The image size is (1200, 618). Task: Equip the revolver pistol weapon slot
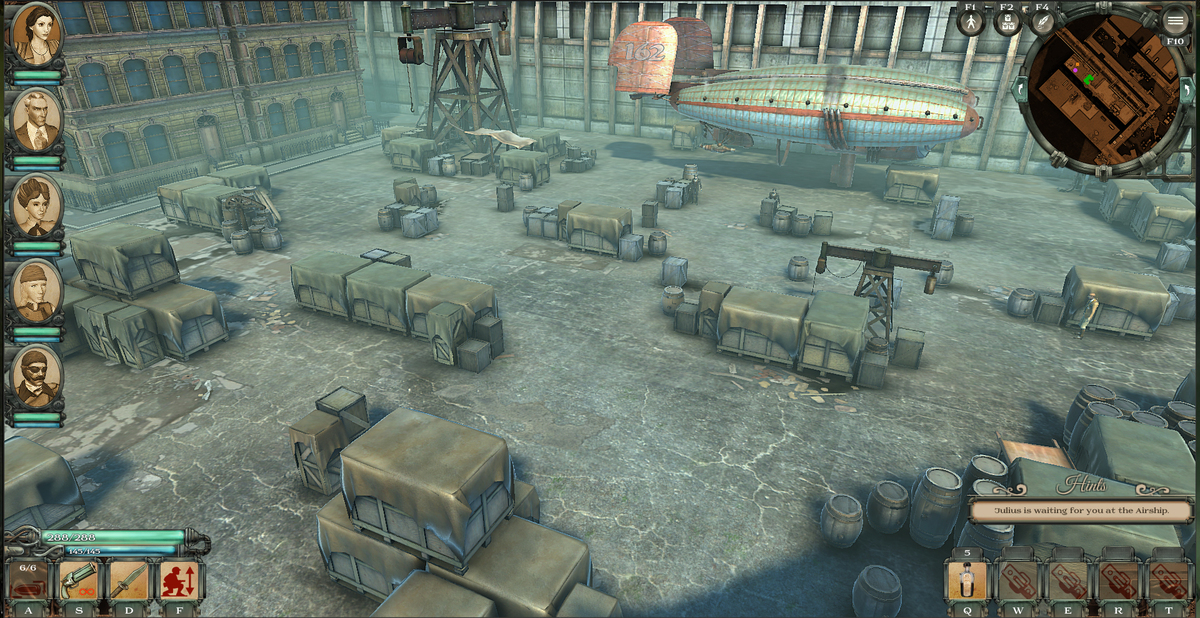pyautogui.click(x=79, y=581)
